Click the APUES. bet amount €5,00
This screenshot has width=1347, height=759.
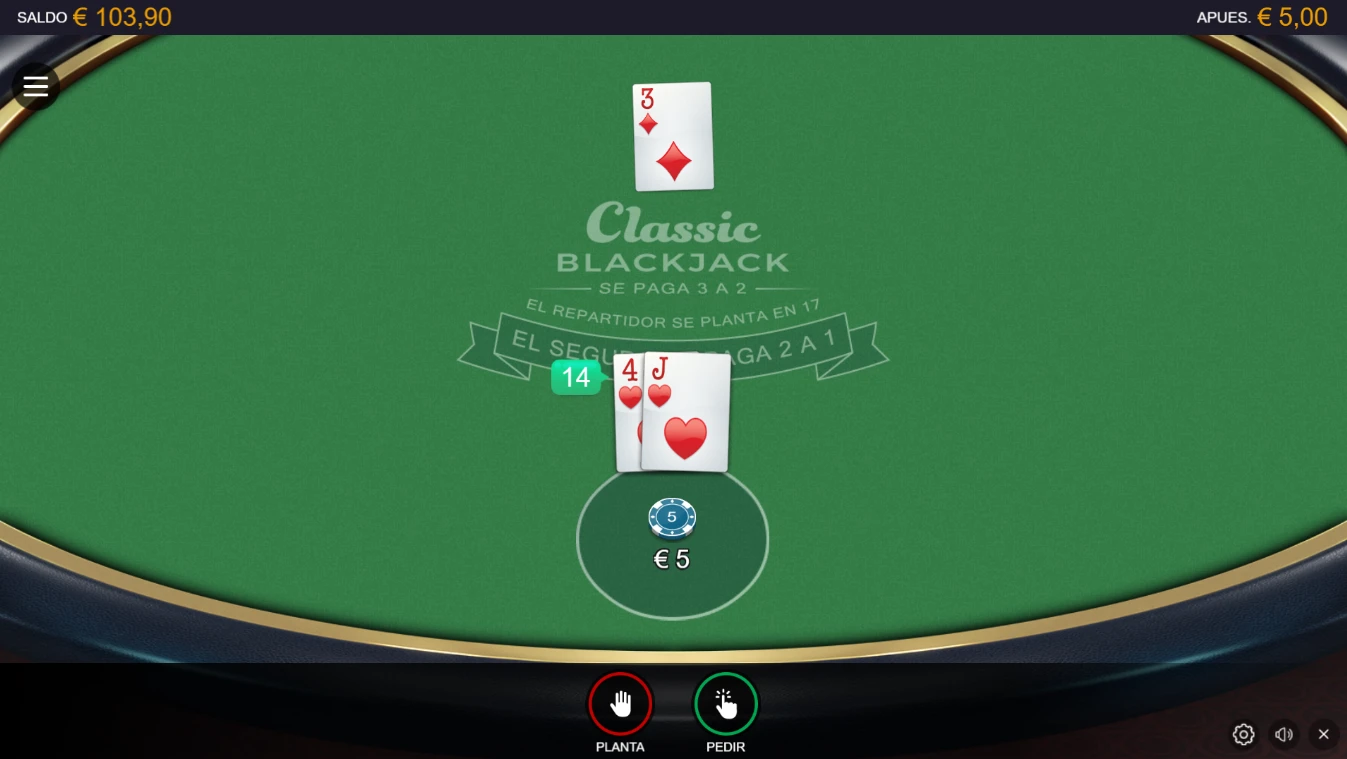click(x=1263, y=17)
